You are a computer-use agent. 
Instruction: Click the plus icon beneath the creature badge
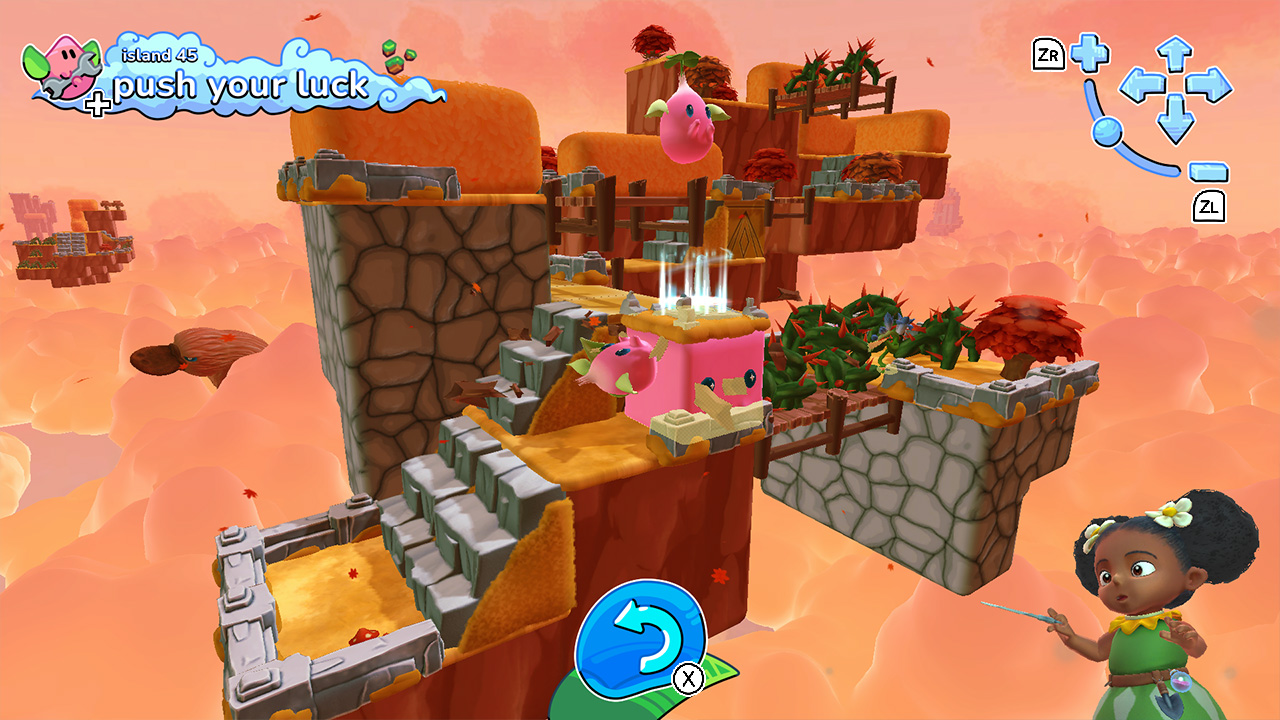(x=97, y=101)
